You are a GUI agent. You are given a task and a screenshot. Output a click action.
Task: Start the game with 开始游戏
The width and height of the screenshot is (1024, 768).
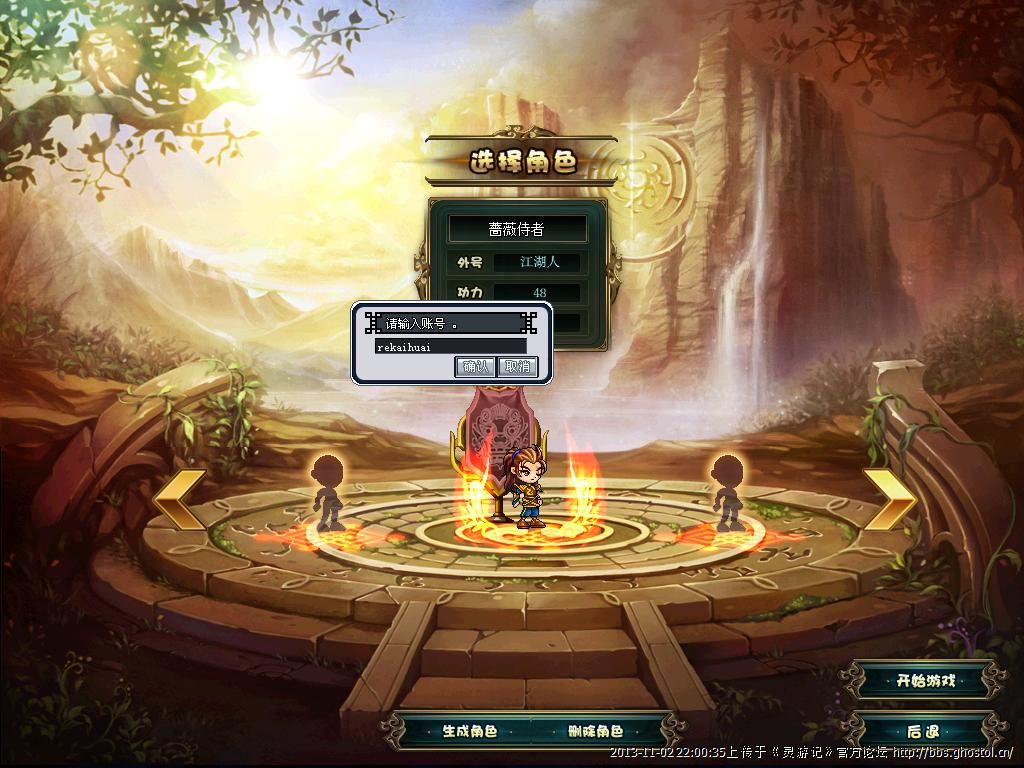point(925,681)
